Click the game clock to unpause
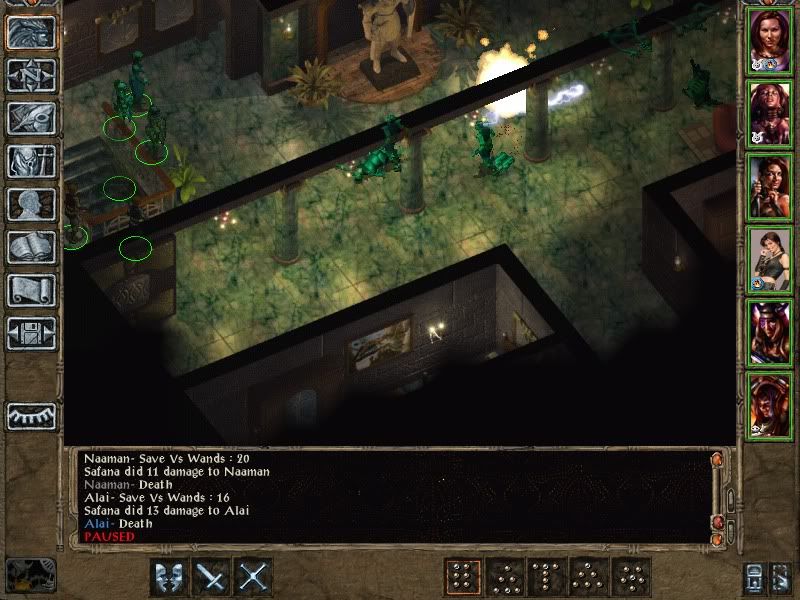Viewport: 800px width, 600px height. click(x=28, y=575)
